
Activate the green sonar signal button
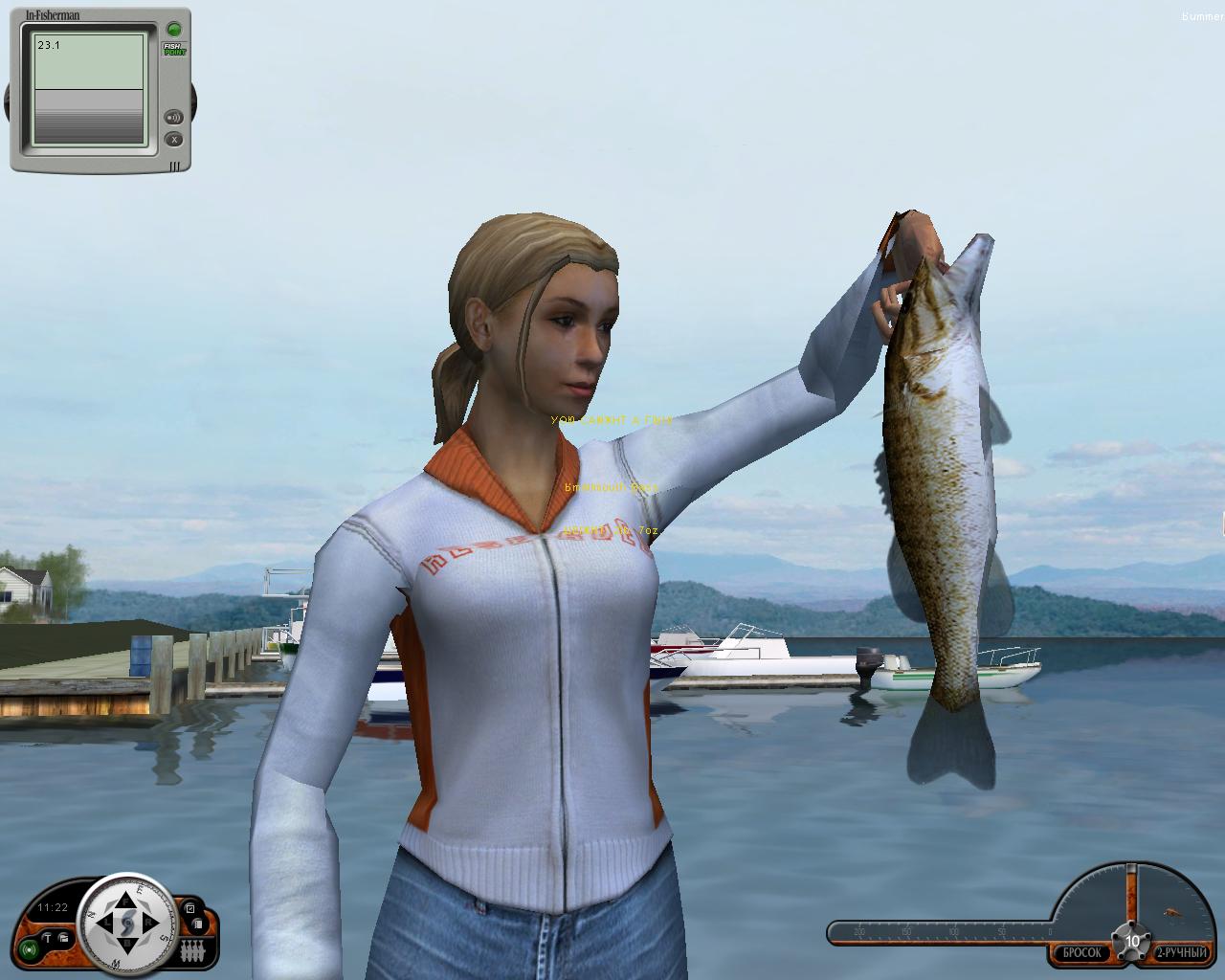pos(30,950)
